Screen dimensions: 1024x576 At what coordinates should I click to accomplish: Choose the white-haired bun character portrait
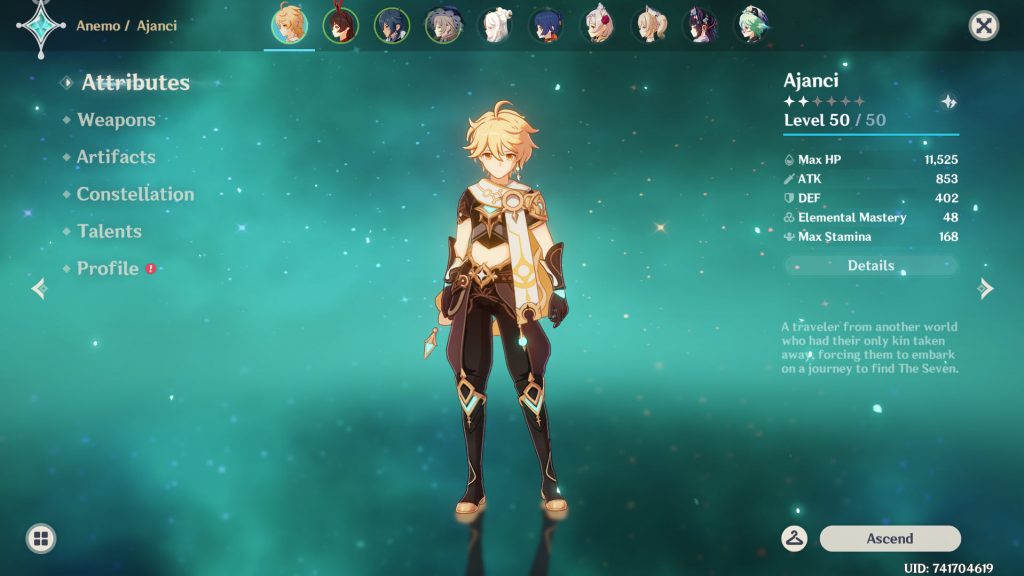tap(495, 26)
